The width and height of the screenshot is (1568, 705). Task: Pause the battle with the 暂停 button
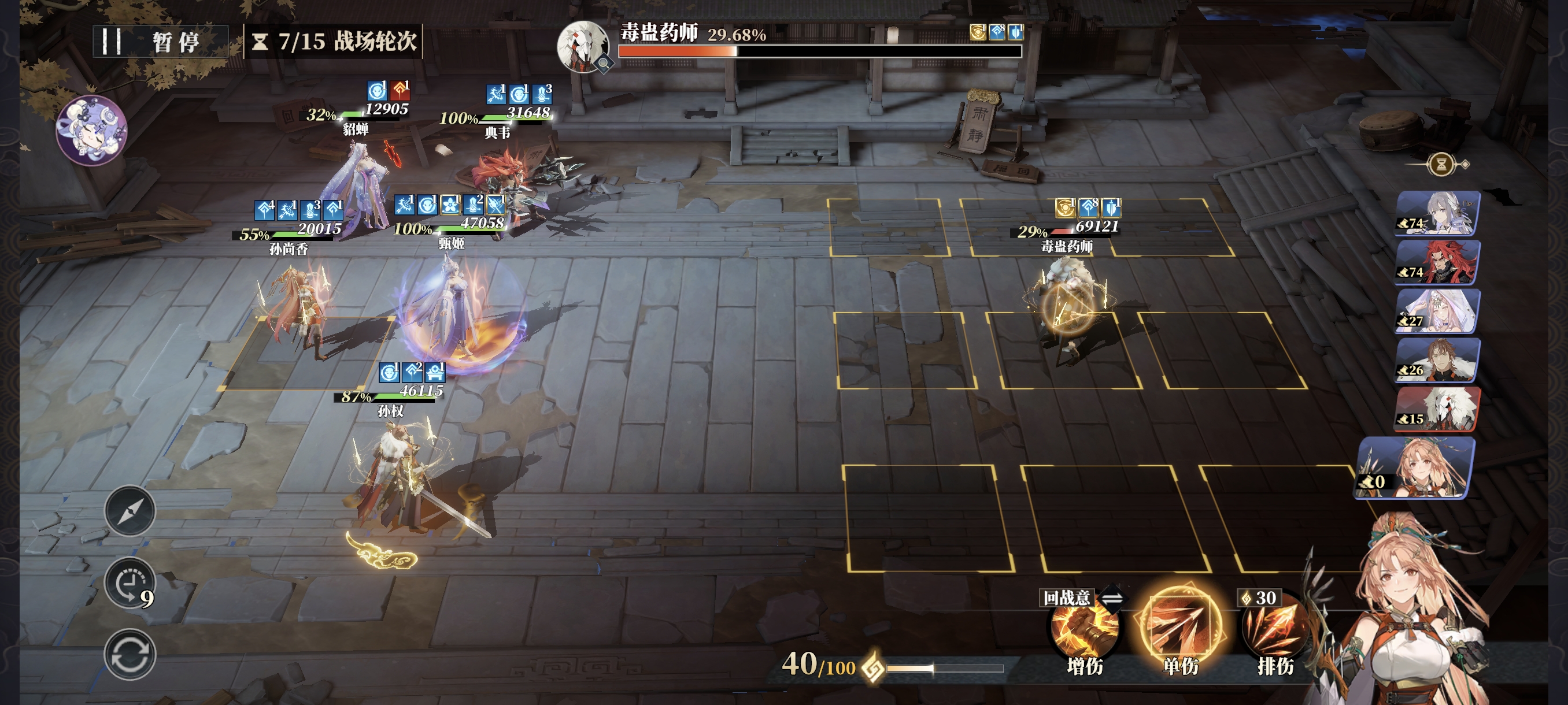(x=161, y=42)
